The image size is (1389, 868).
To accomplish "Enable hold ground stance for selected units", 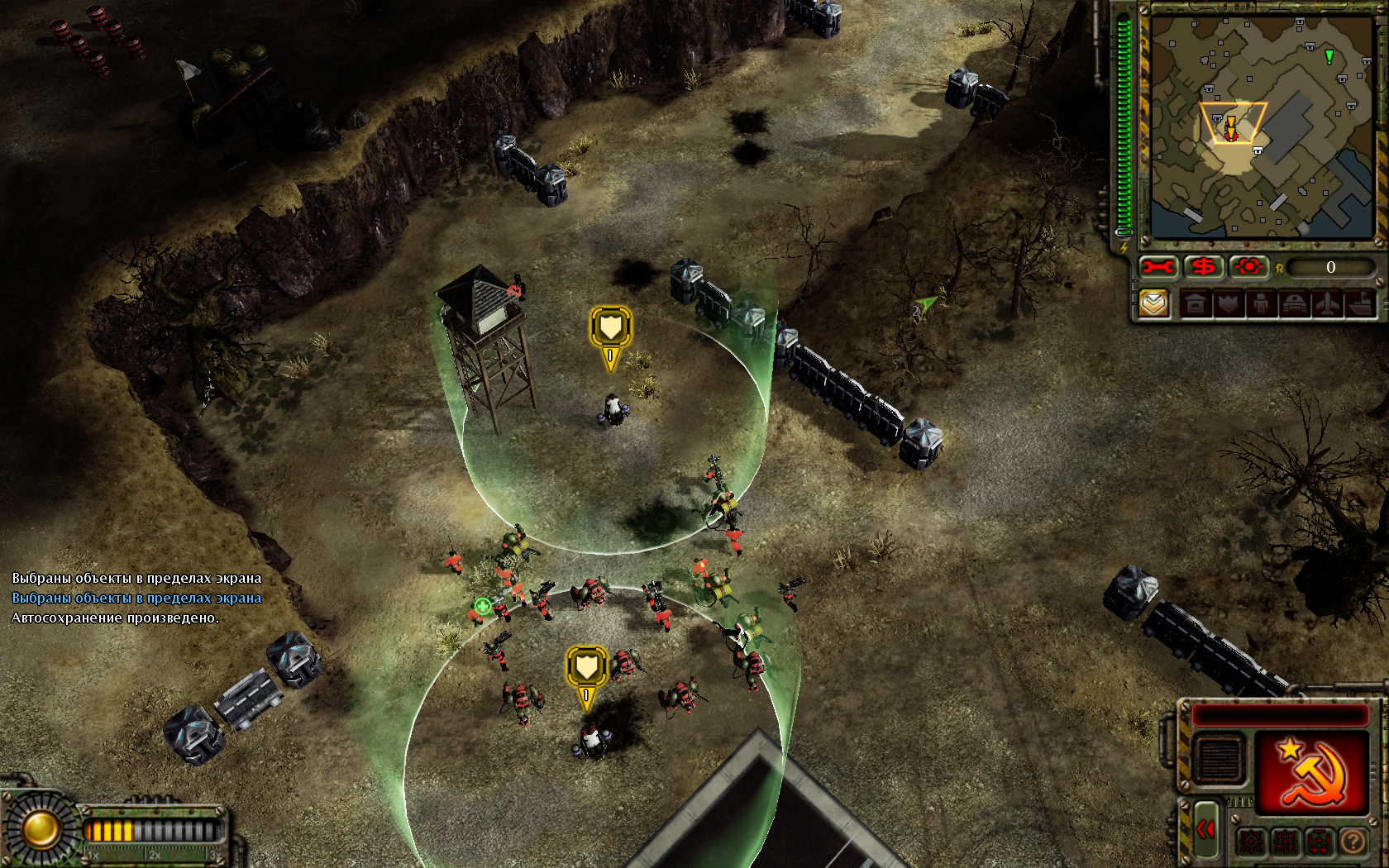I will (1317, 841).
